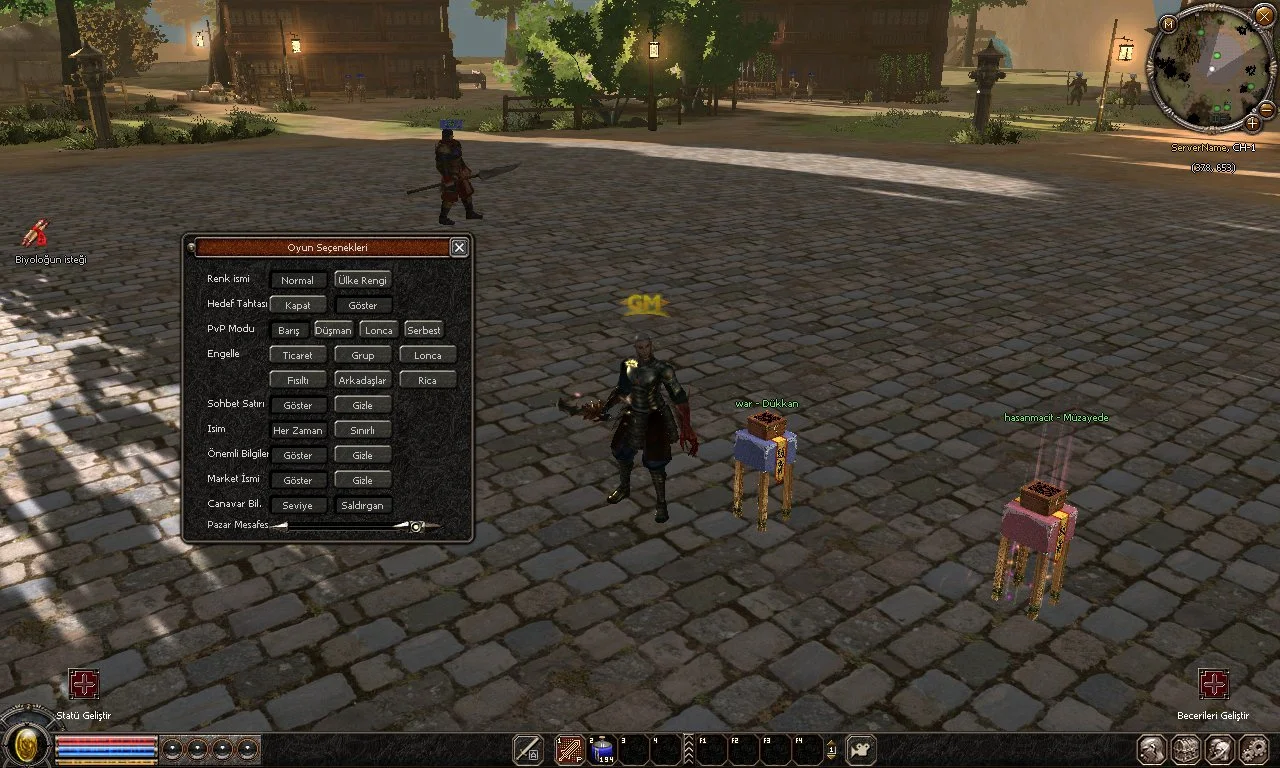Select Düşman PvP mode
Screen dimensions: 1280x768
333,330
